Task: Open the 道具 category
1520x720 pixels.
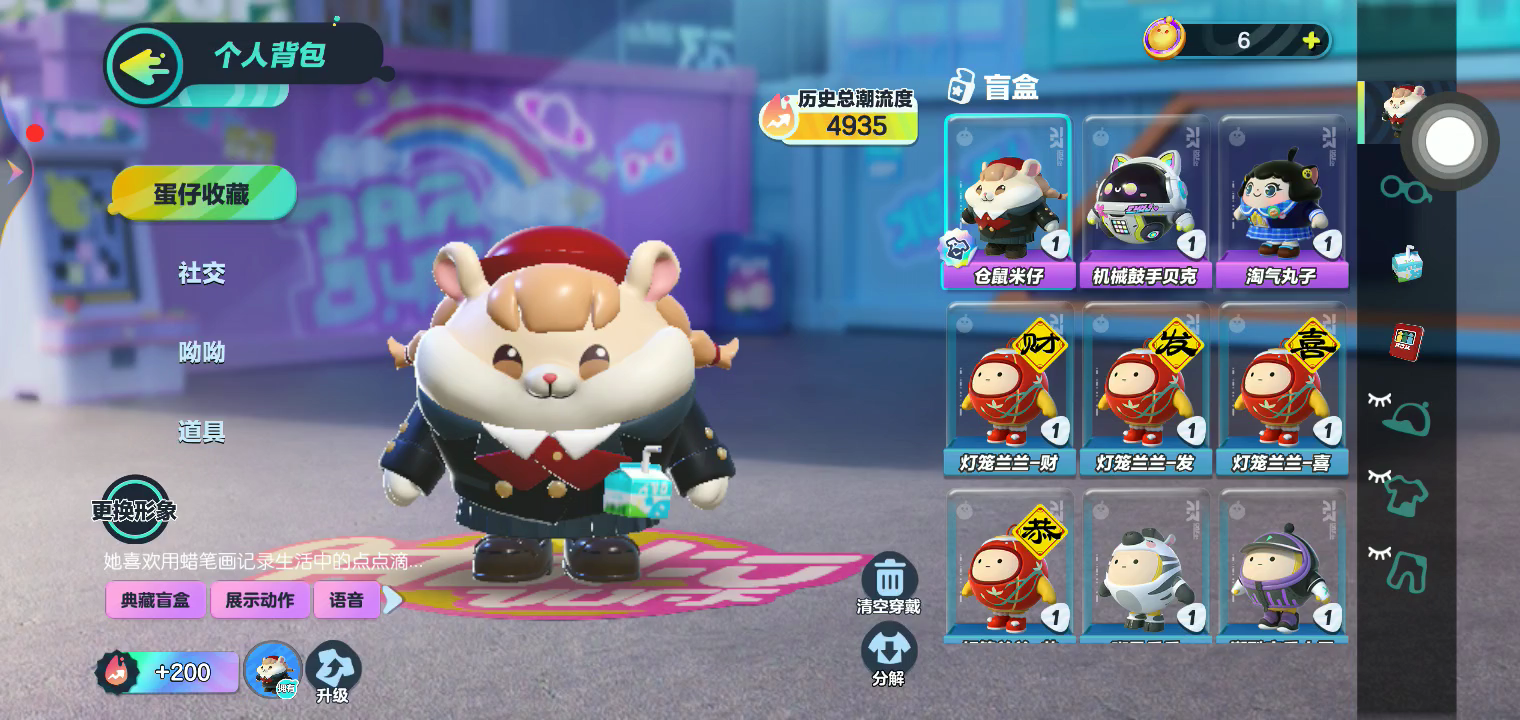Action: [x=201, y=432]
